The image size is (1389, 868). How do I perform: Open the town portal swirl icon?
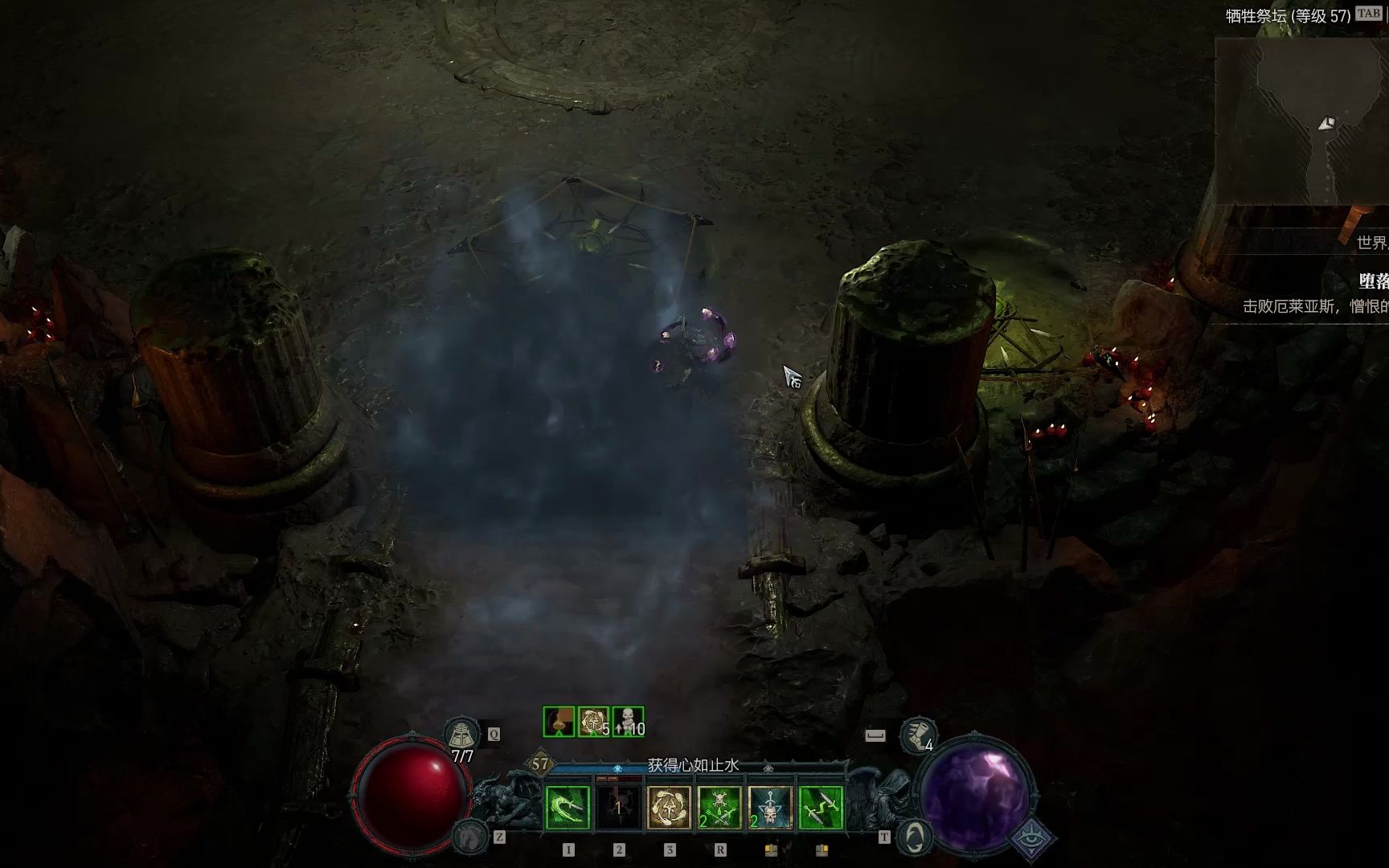point(914,837)
